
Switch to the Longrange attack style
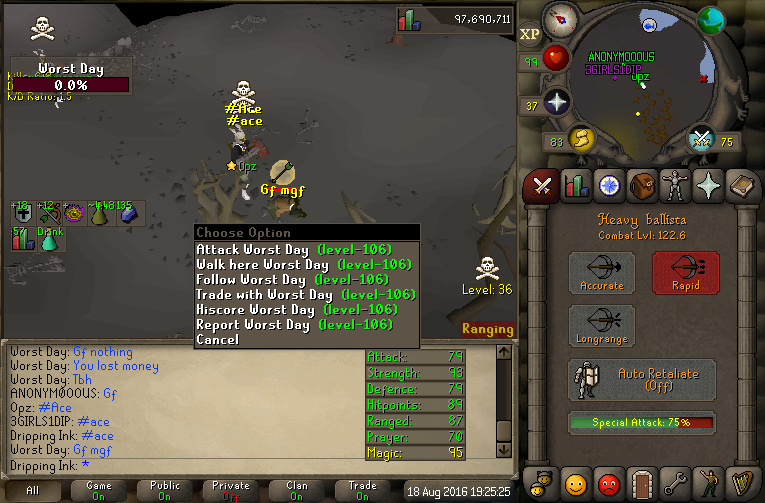pos(602,327)
